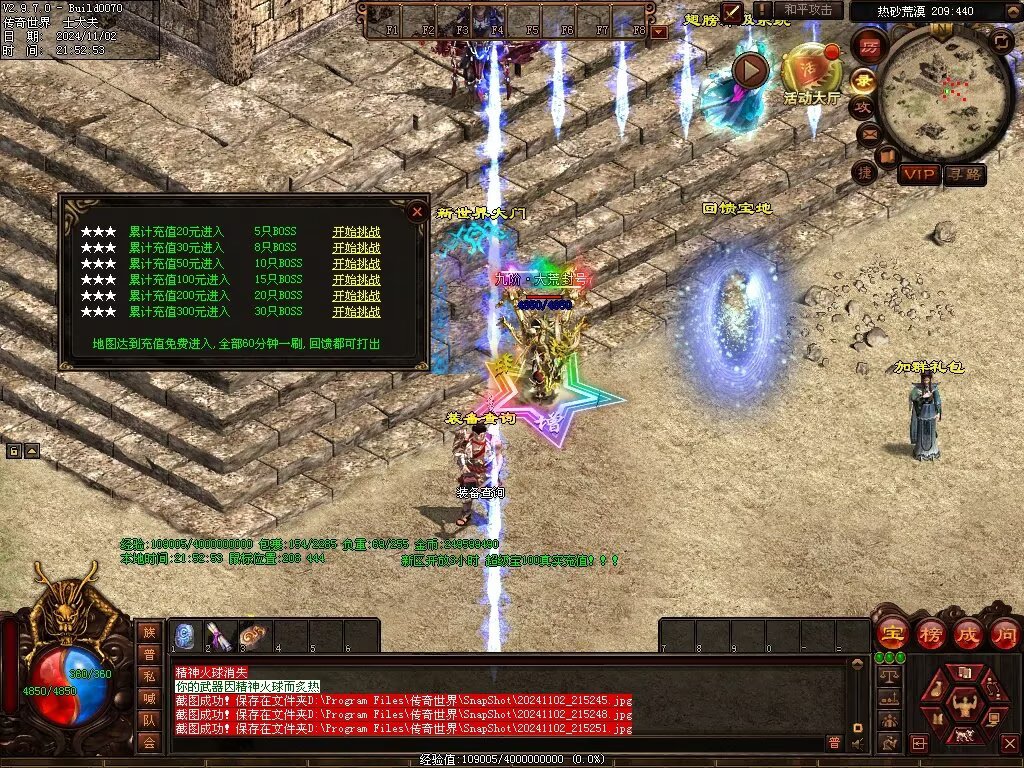Start the 100元 fifteen-BOSS challenge
The width and height of the screenshot is (1024, 768).
(356, 279)
